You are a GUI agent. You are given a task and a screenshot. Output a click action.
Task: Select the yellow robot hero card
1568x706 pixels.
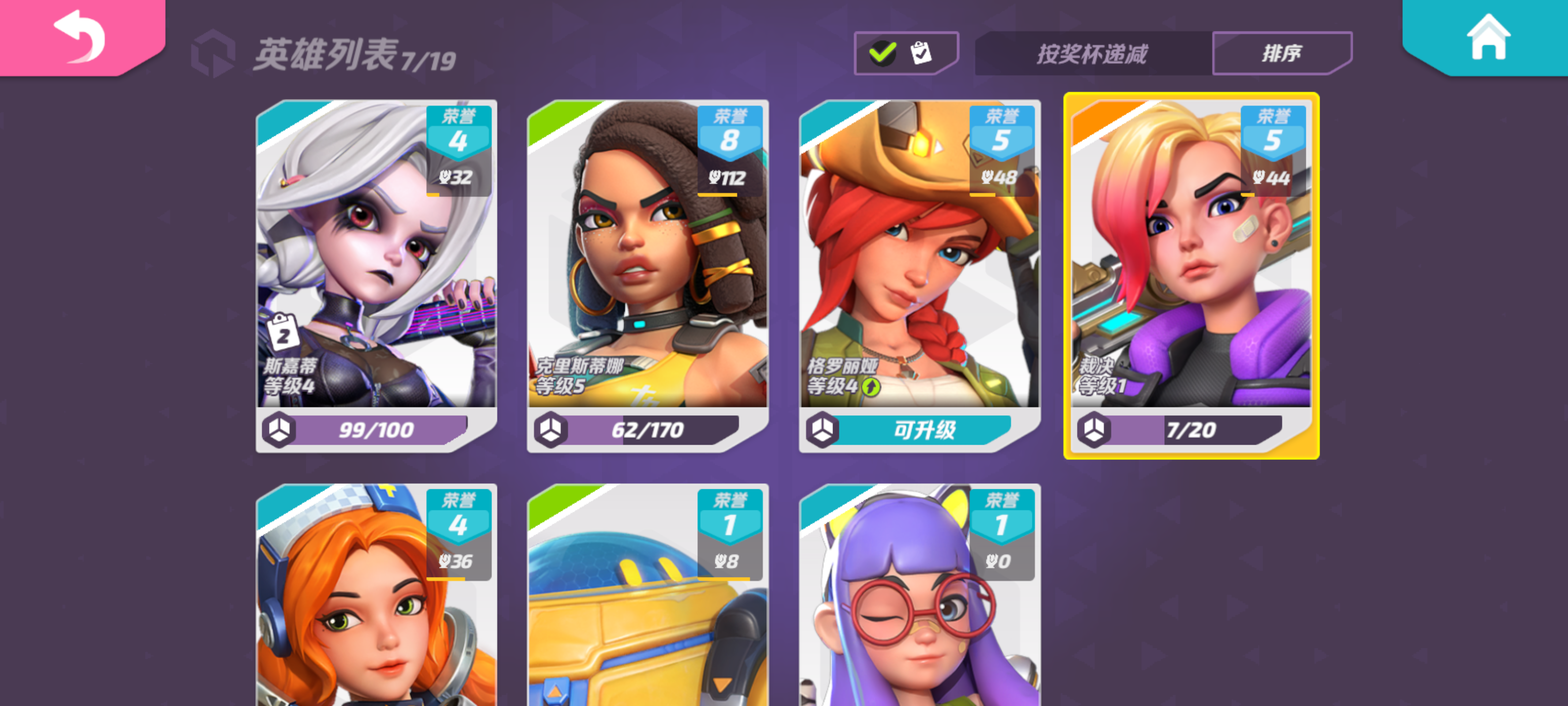click(645, 609)
